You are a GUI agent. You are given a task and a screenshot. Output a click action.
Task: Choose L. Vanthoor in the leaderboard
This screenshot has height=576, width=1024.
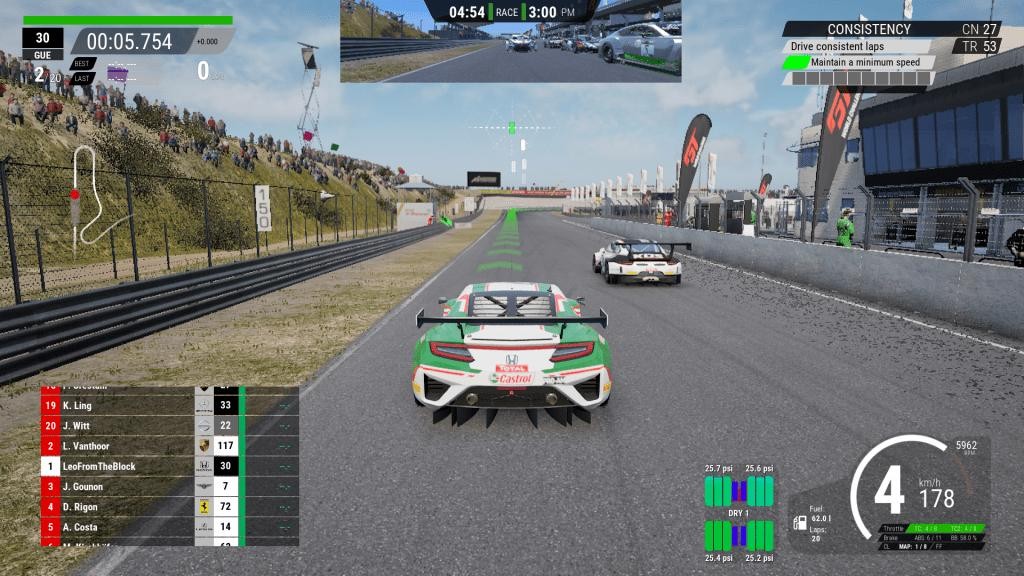120,446
